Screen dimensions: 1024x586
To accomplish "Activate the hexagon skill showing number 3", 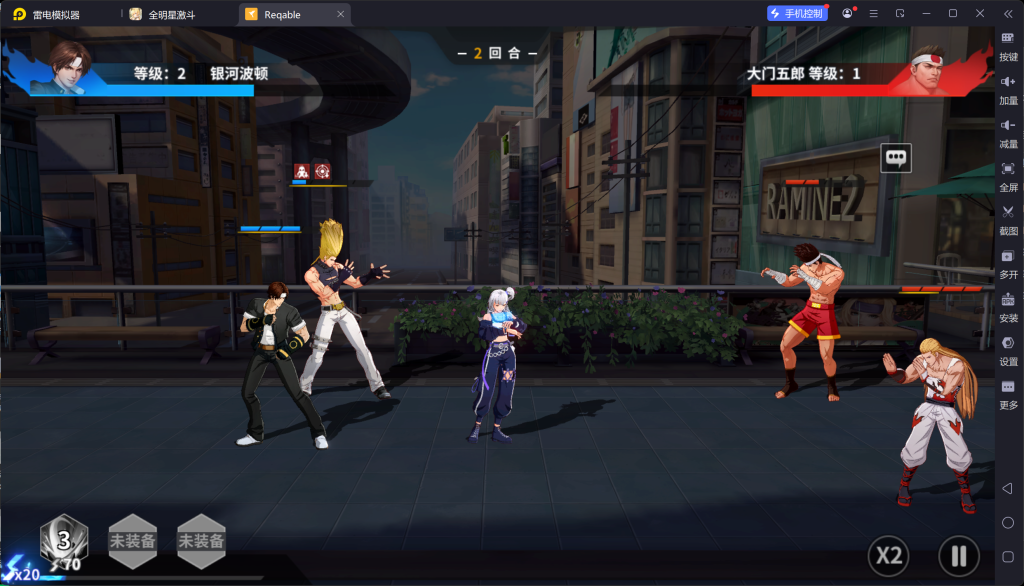I will (x=63, y=541).
